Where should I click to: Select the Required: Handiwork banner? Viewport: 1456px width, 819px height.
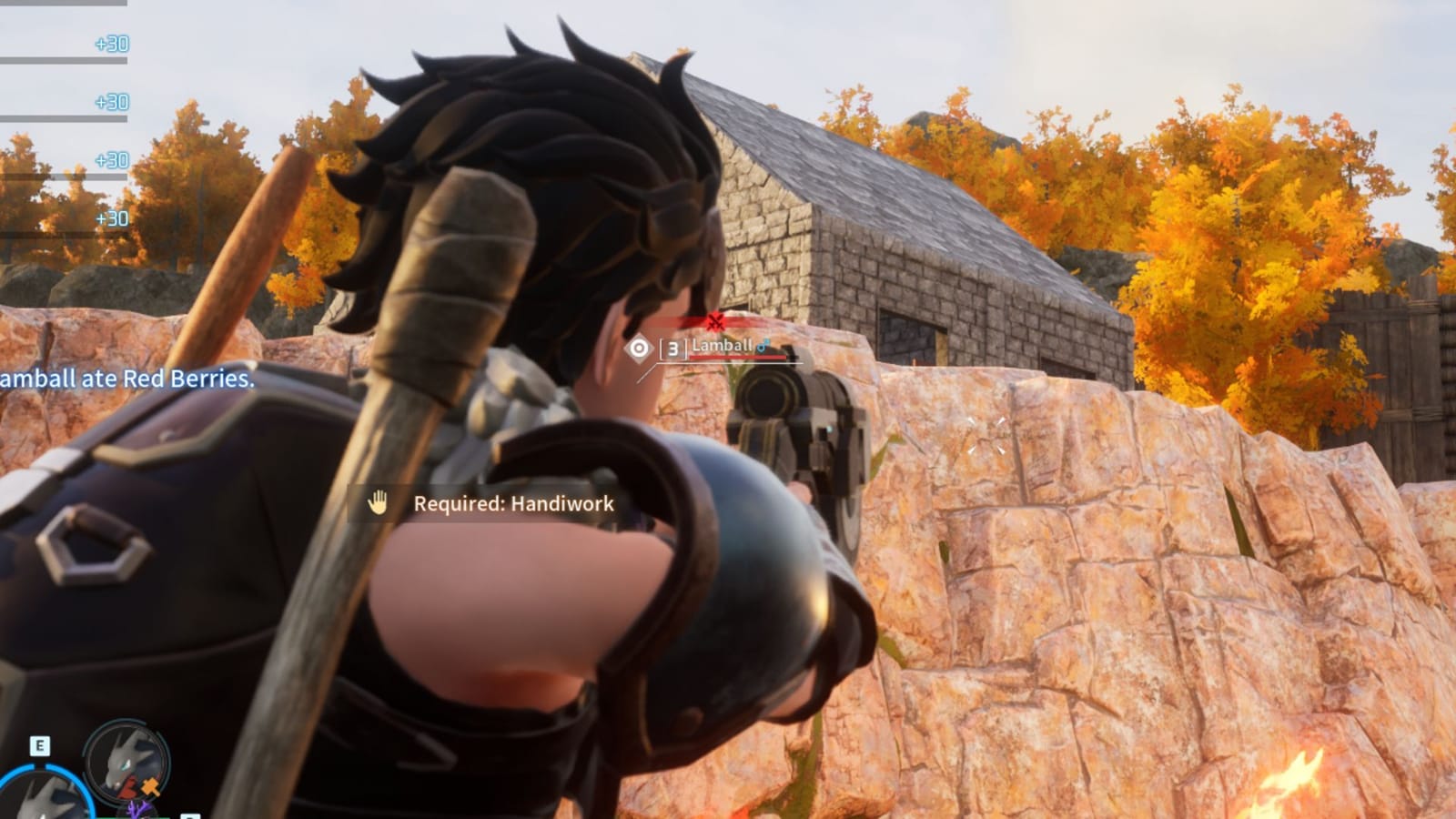click(x=514, y=503)
